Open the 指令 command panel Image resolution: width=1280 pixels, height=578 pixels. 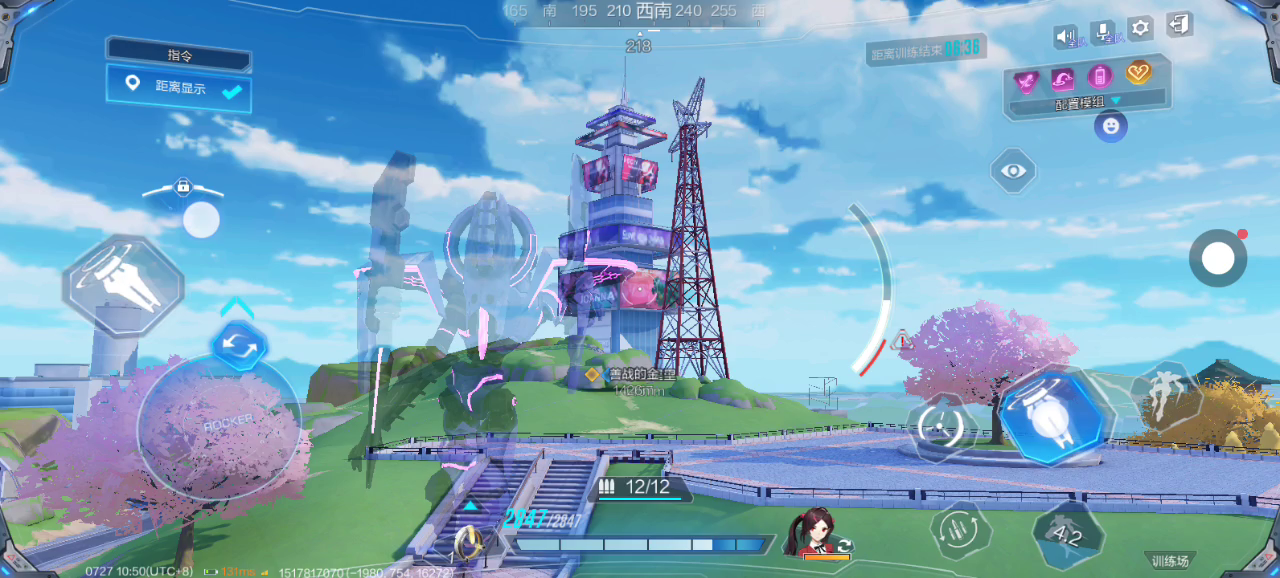(x=179, y=53)
